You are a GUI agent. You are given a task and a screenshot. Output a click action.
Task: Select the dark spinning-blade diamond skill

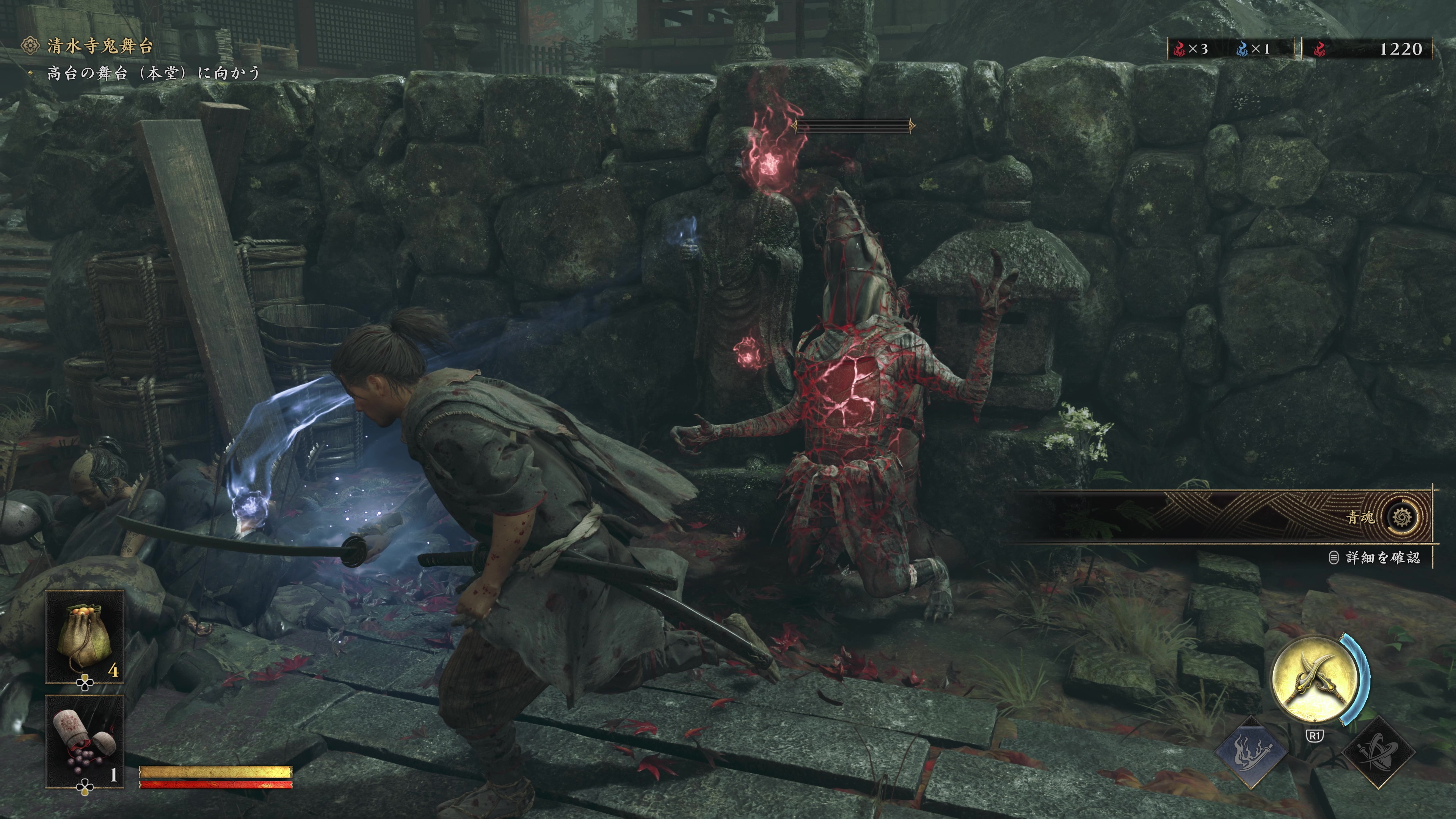(x=1377, y=752)
